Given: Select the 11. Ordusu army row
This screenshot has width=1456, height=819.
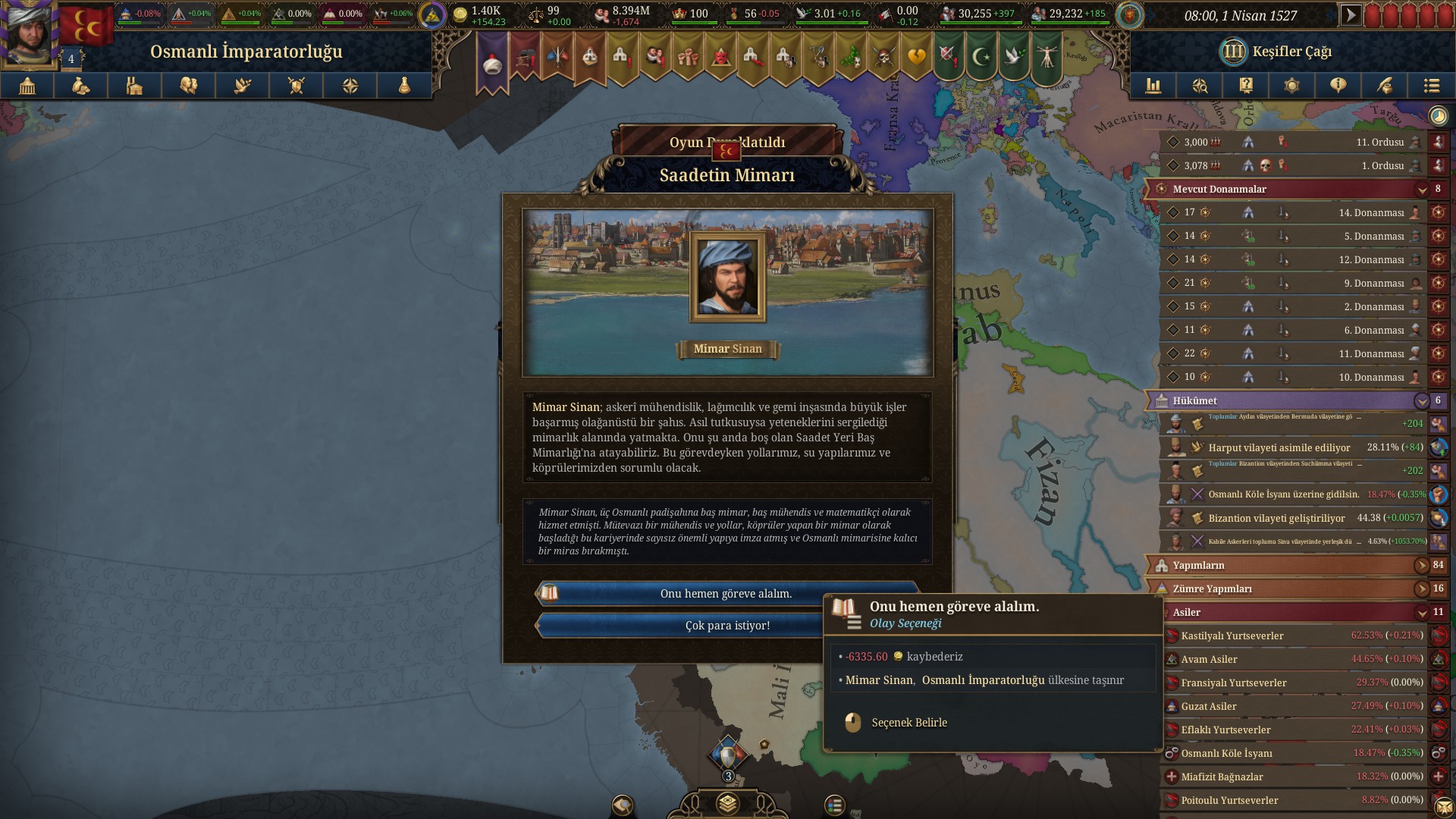Looking at the screenshot, I should tap(1289, 142).
